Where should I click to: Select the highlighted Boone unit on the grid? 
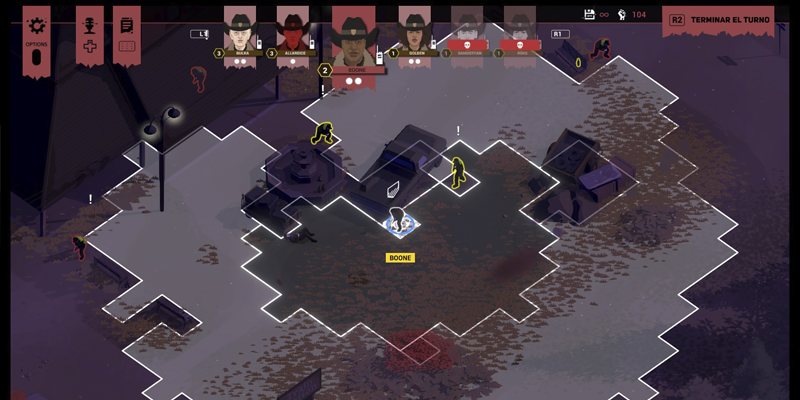pyautogui.click(x=399, y=221)
